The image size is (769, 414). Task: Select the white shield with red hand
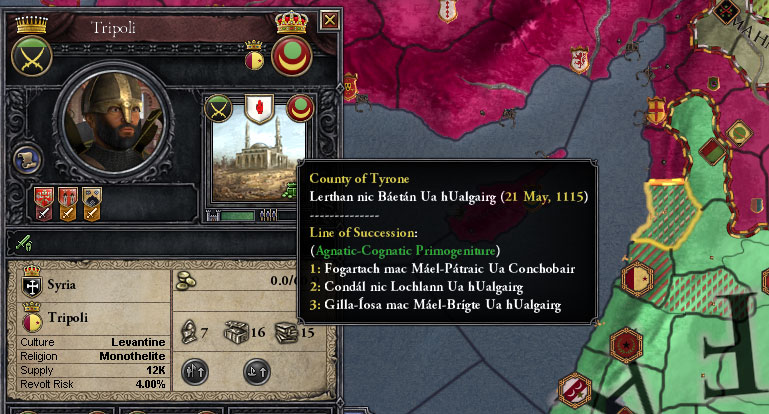259,106
